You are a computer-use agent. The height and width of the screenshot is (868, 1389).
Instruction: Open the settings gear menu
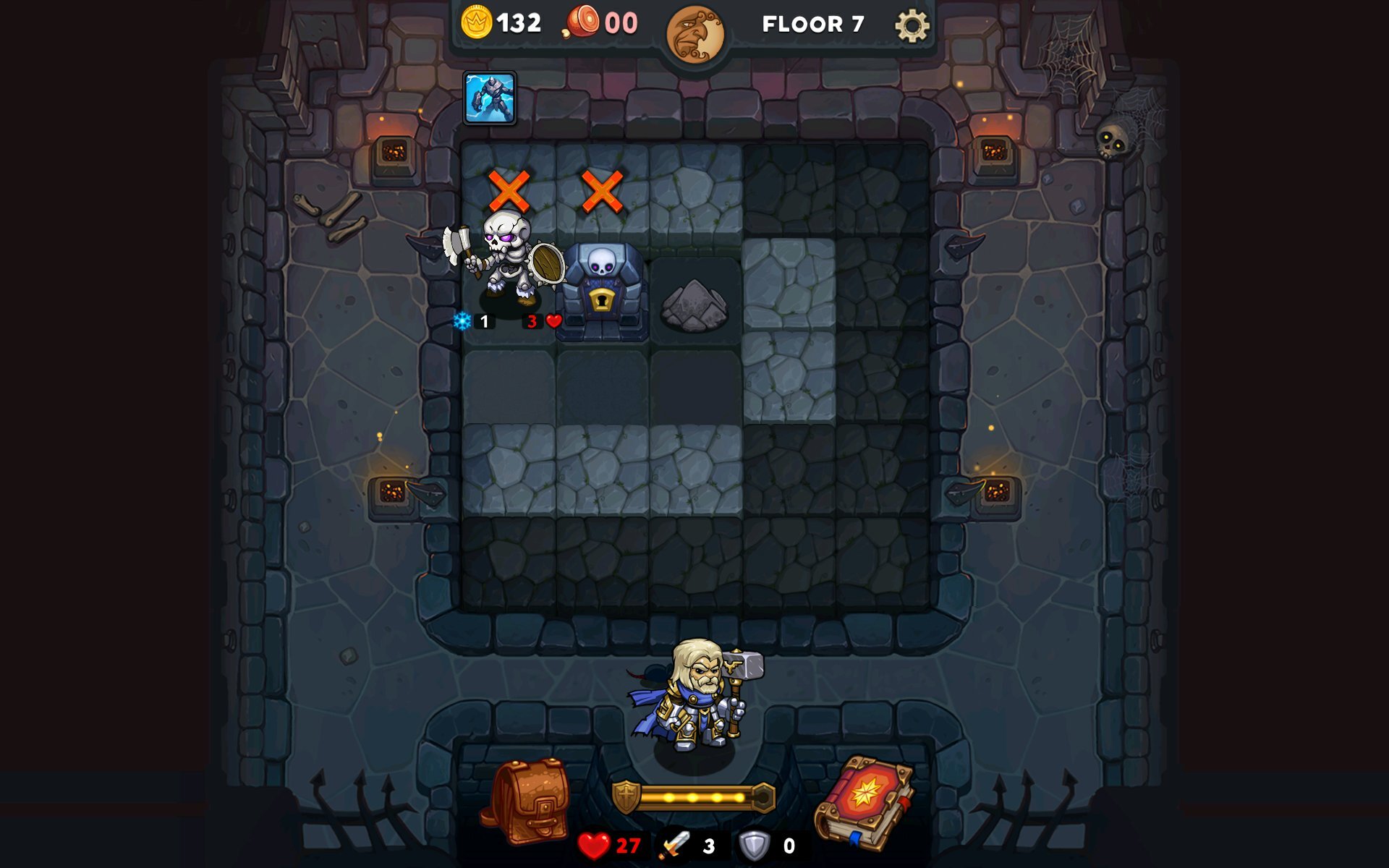pos(913,25)
